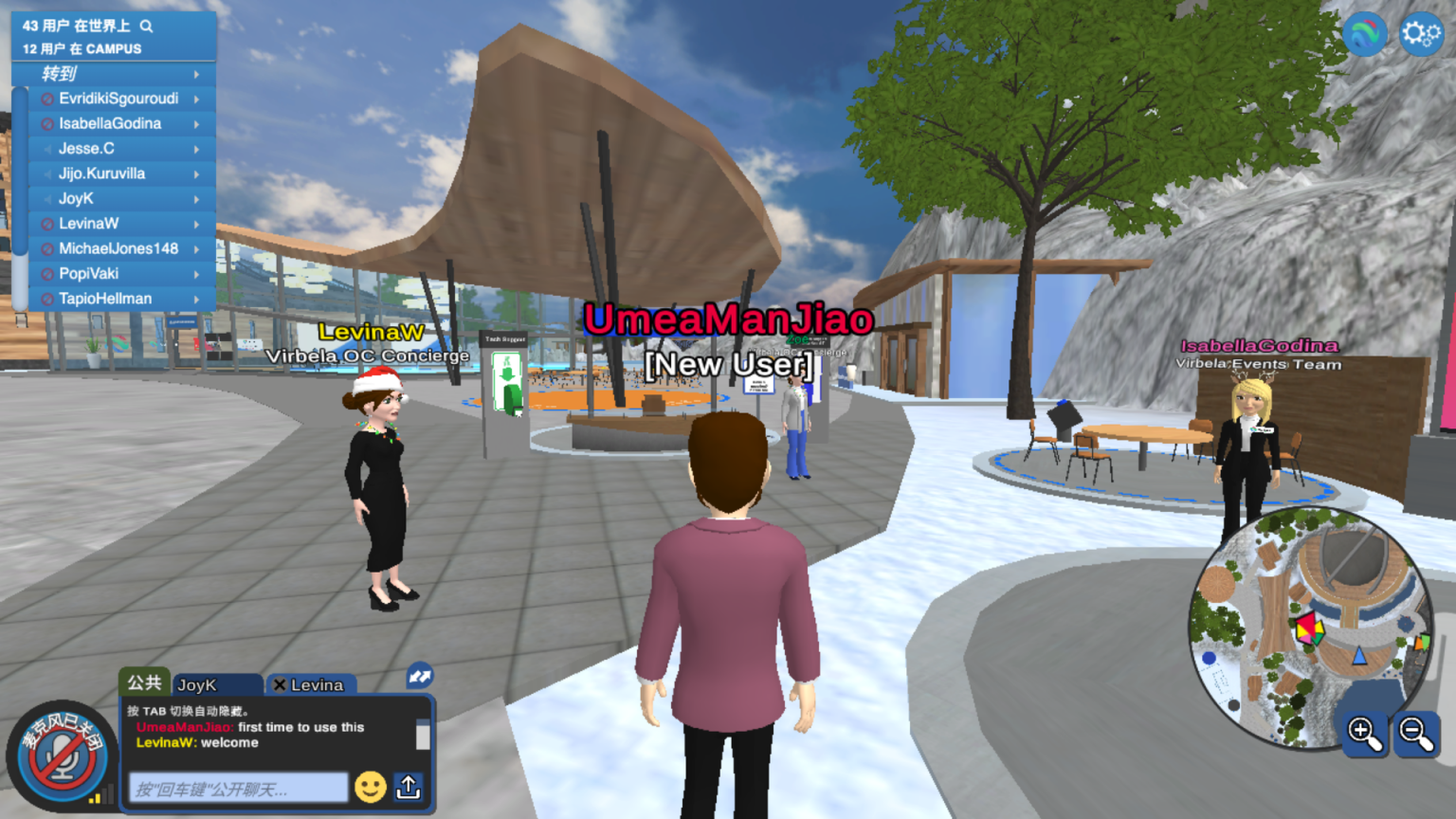Image resolution: width=1456 pixels, height=819 pixels.
Task: Toggle the muted microphone button
Action: pos(62,757)
